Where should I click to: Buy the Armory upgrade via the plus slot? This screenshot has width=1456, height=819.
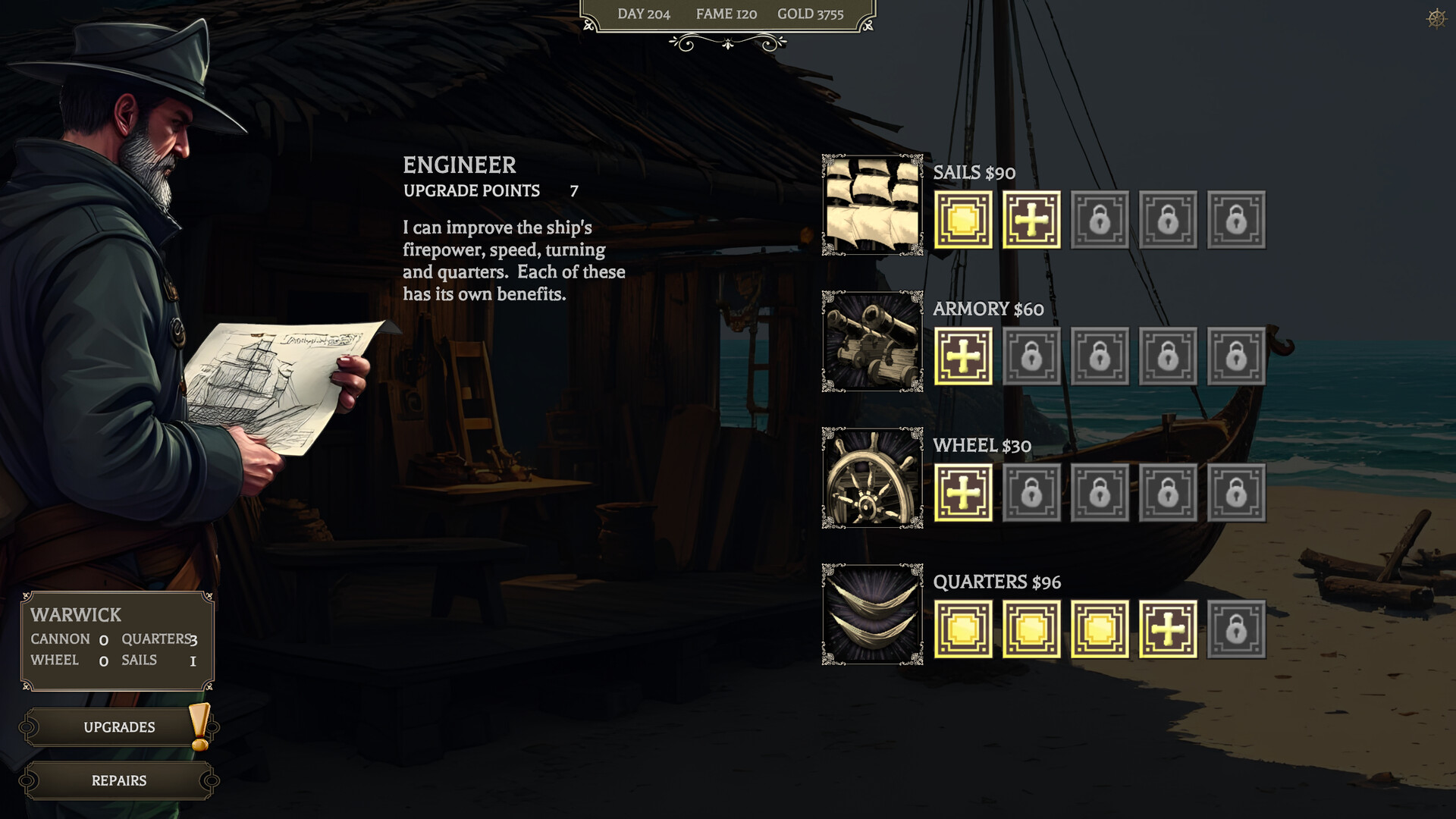tap(963, 356)
